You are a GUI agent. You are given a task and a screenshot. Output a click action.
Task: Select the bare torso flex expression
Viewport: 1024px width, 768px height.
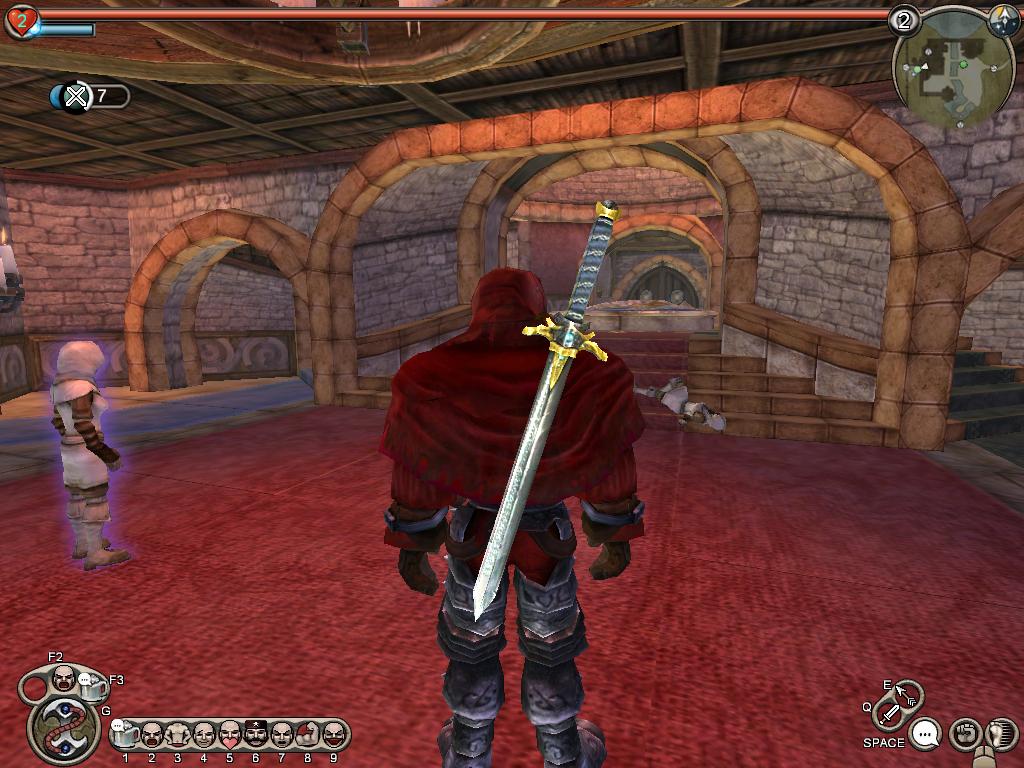point(178,735)
